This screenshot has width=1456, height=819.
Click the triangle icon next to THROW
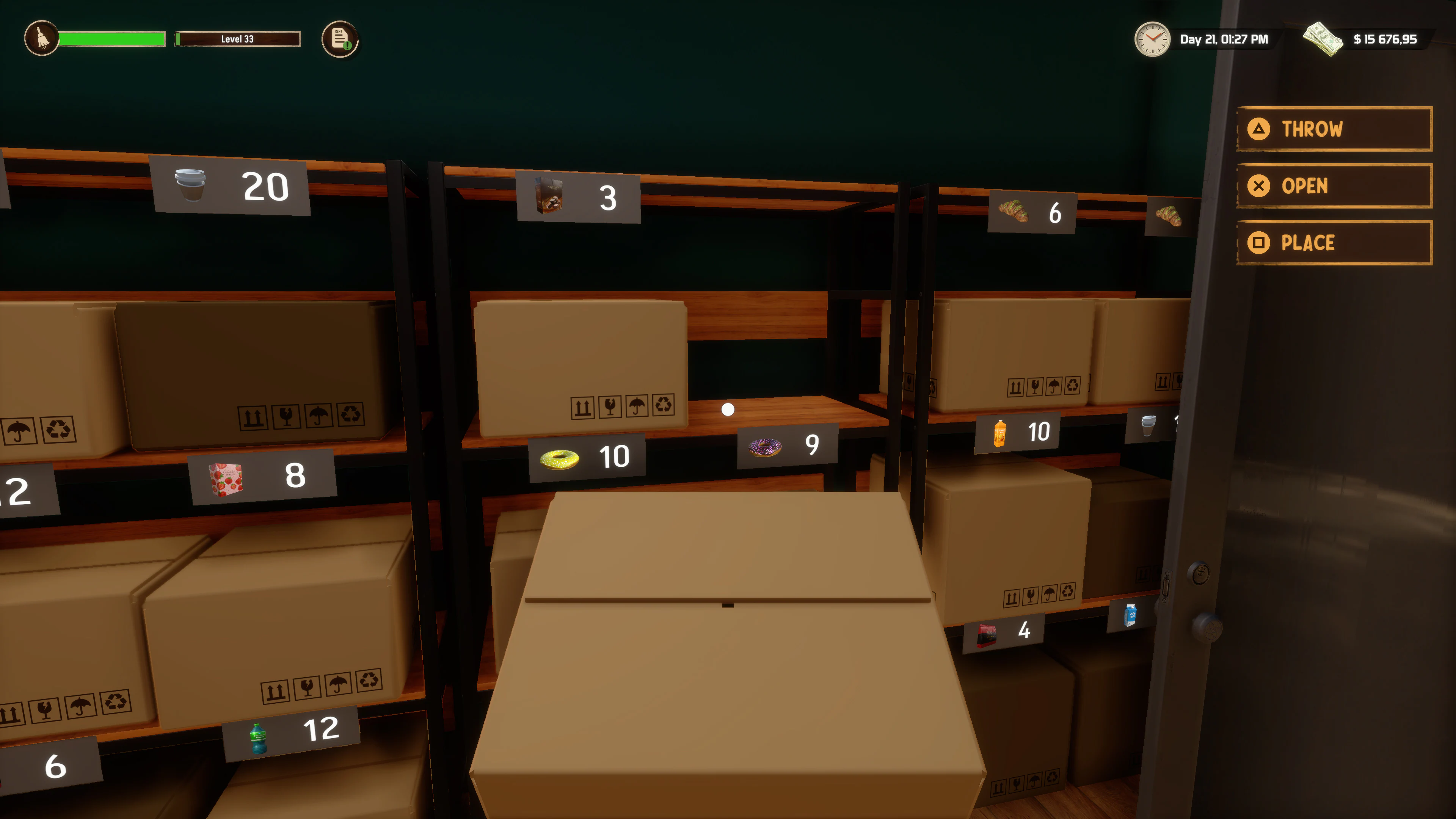point(1259,129)
